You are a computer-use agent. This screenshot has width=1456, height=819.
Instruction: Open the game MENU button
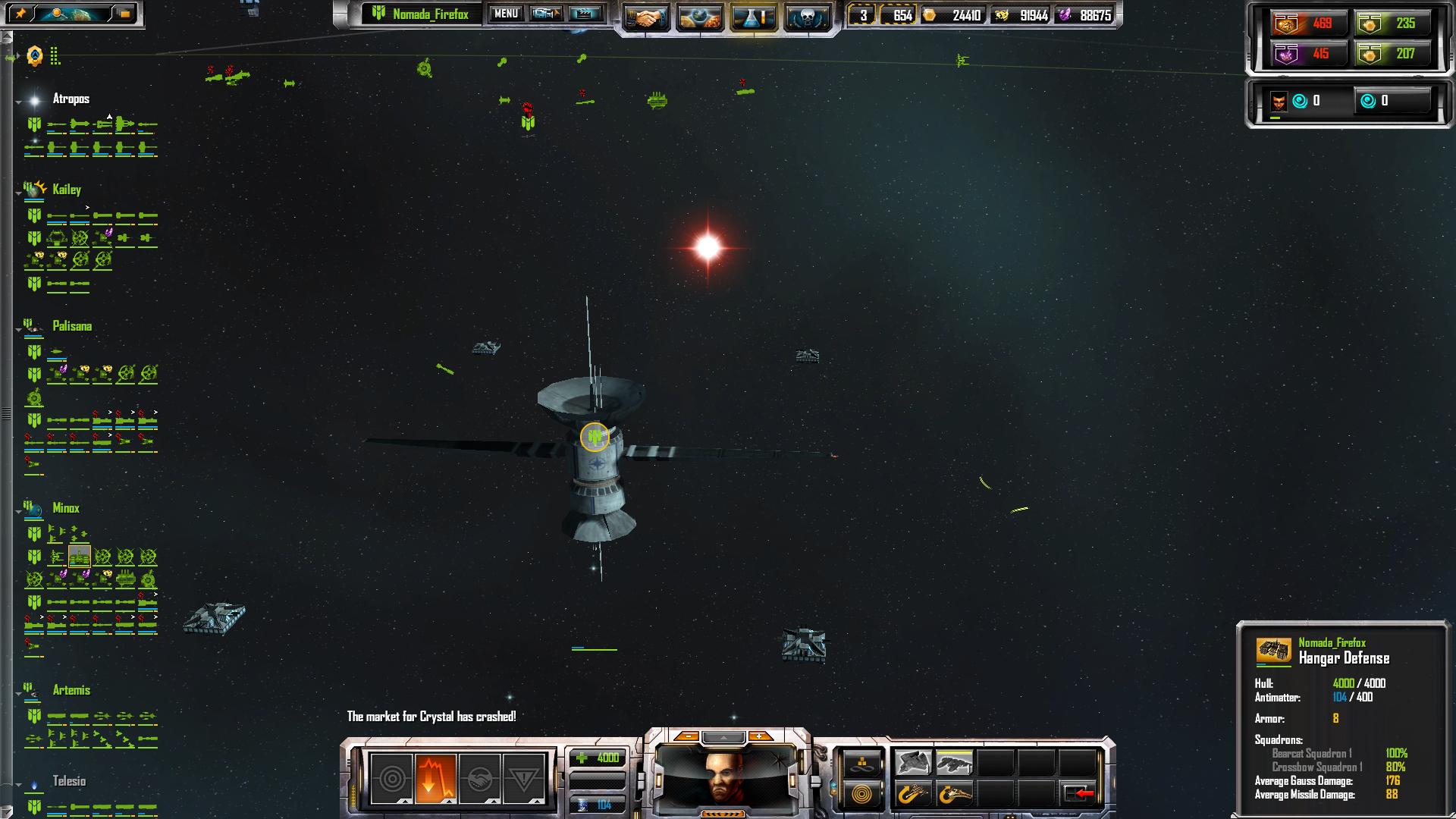pyautogui.click(x=506, y=14)
